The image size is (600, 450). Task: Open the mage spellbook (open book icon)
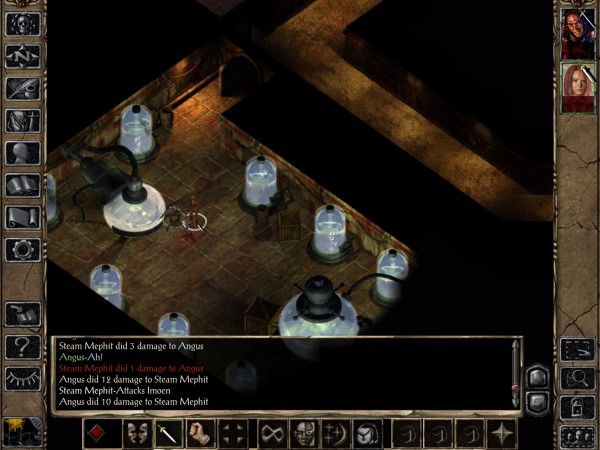(x=23, y=185)
